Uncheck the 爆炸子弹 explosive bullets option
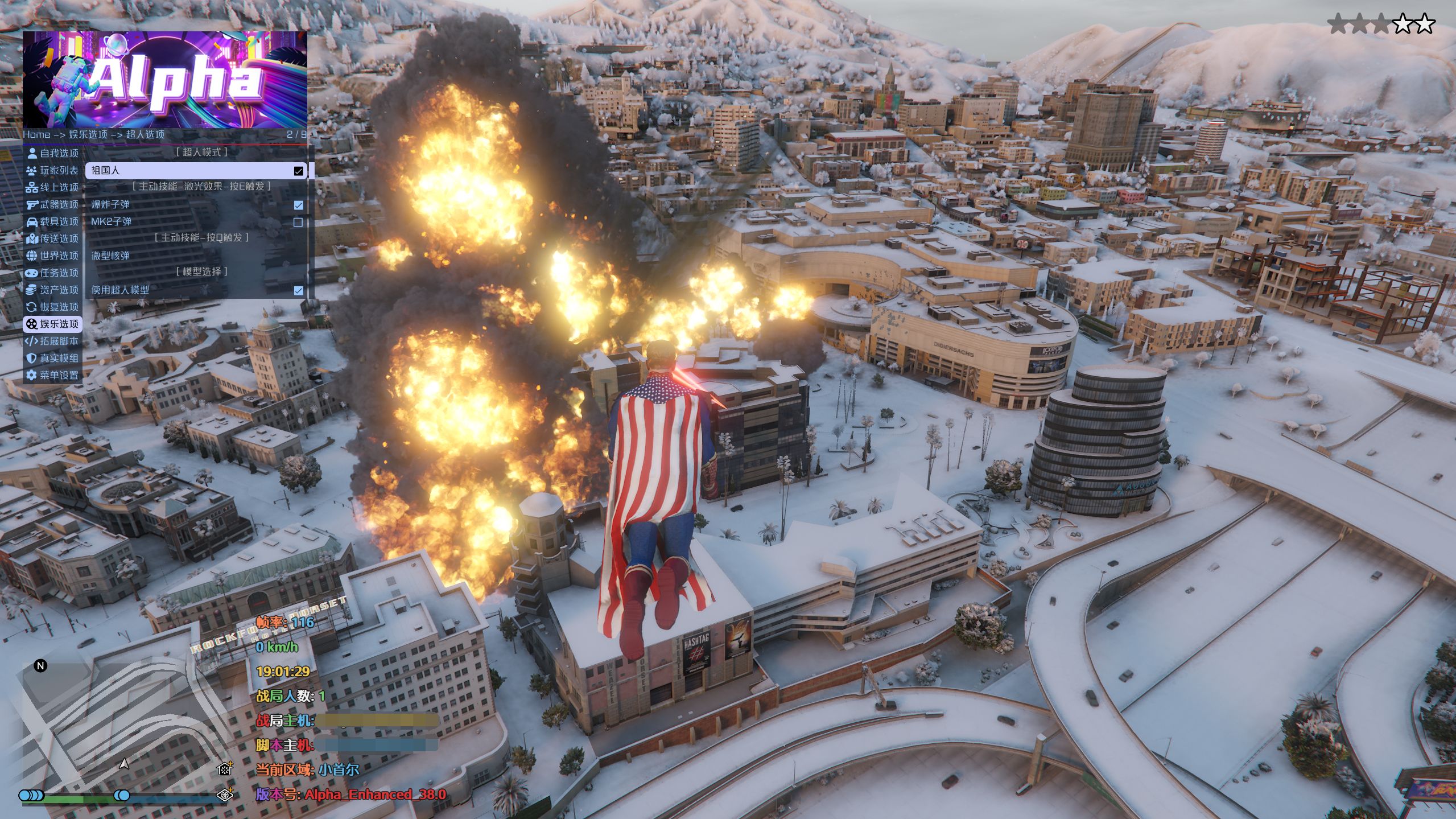1456x819 pixels. (298, 205)
